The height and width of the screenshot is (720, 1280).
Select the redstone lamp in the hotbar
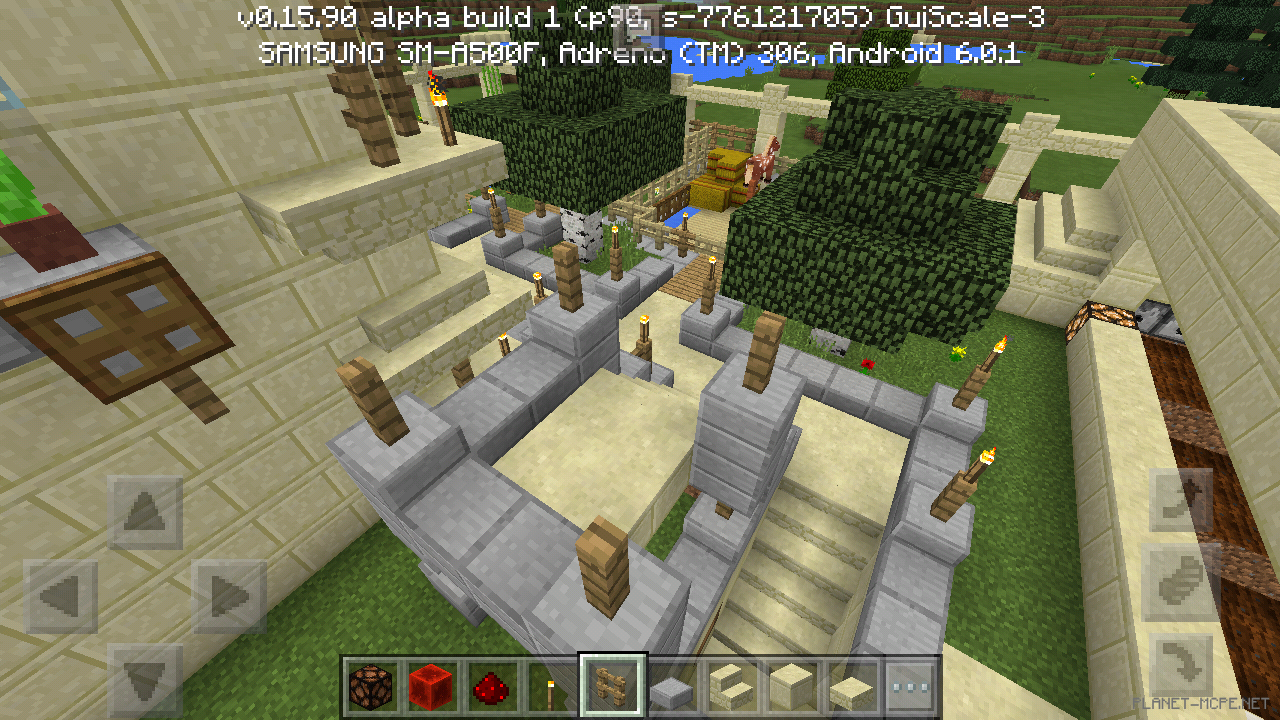pos(368,687)
